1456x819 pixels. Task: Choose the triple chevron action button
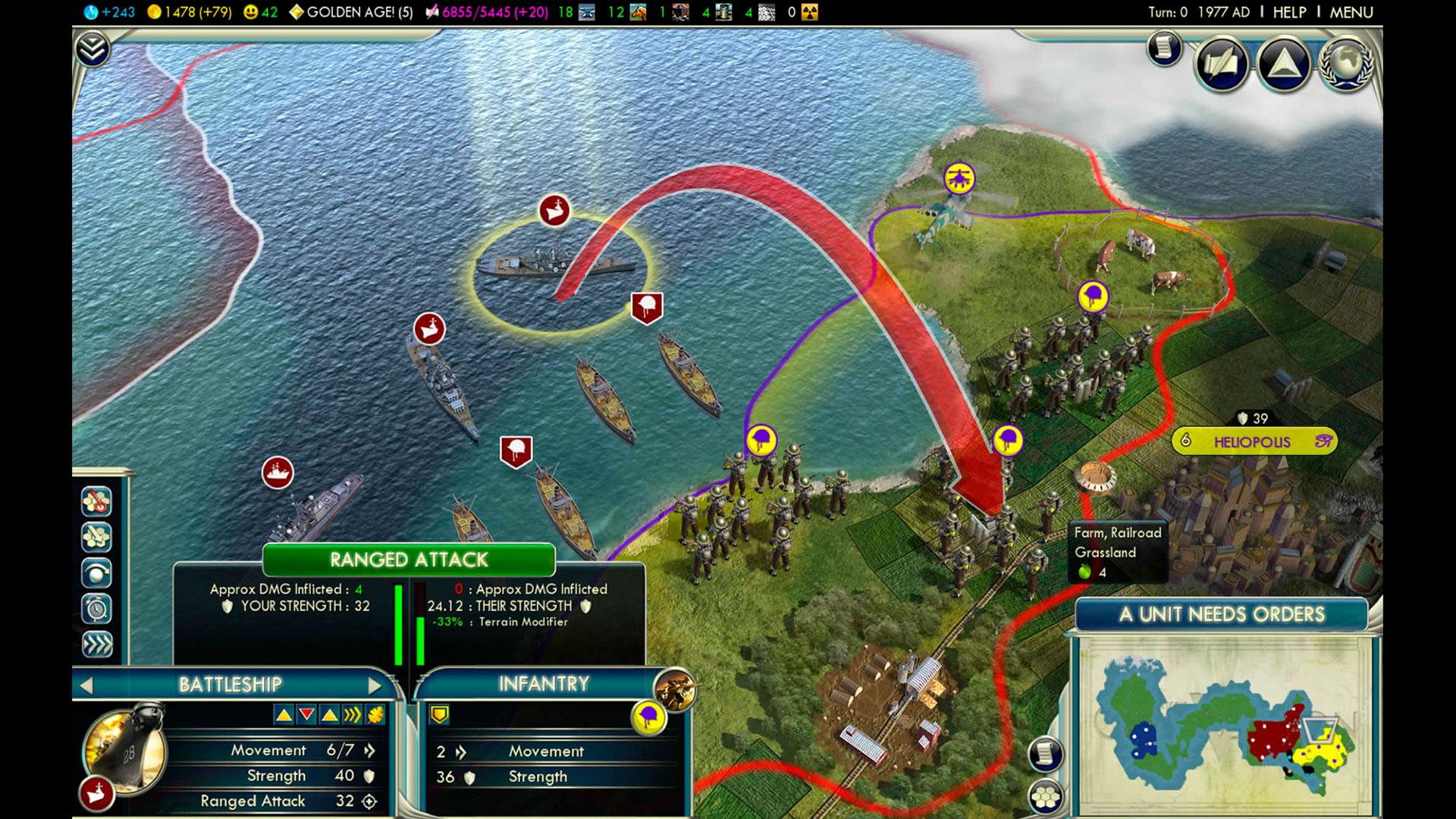[x=97, y=645]
